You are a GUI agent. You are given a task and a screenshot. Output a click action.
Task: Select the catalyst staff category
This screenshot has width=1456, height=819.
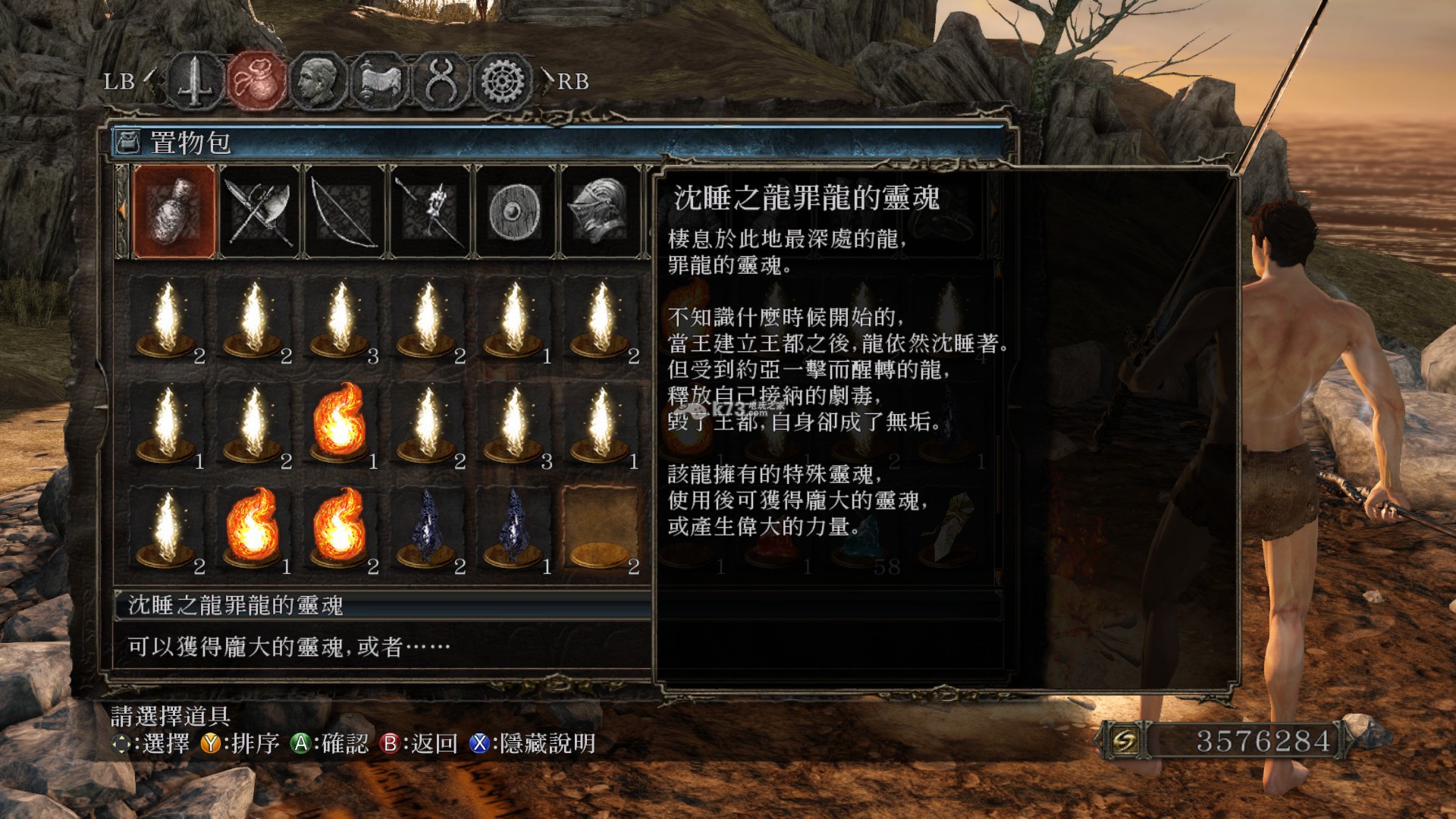(x=431, y=212)
